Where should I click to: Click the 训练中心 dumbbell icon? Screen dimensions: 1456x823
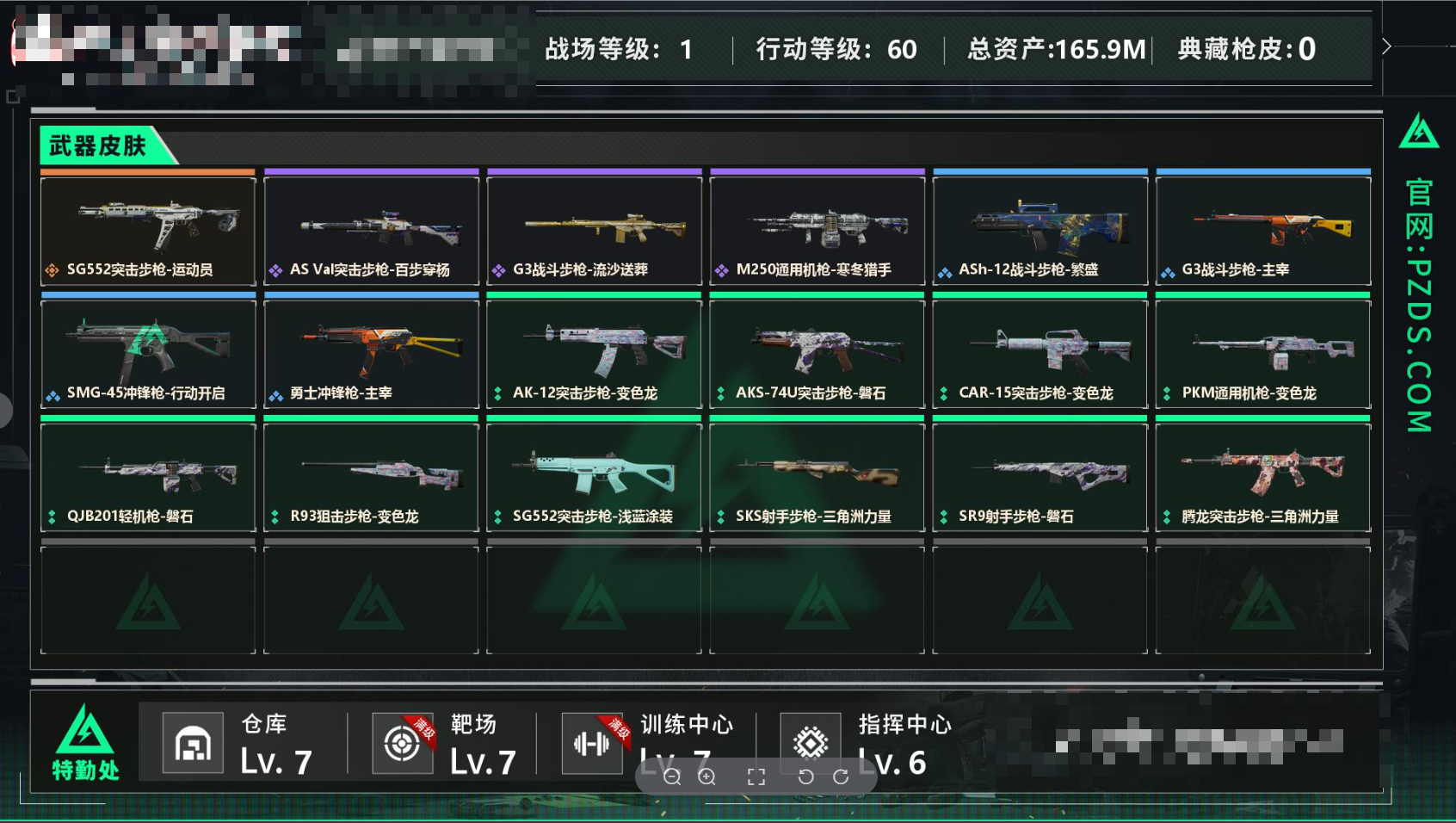pyautogui.click(x=591, y=742)
